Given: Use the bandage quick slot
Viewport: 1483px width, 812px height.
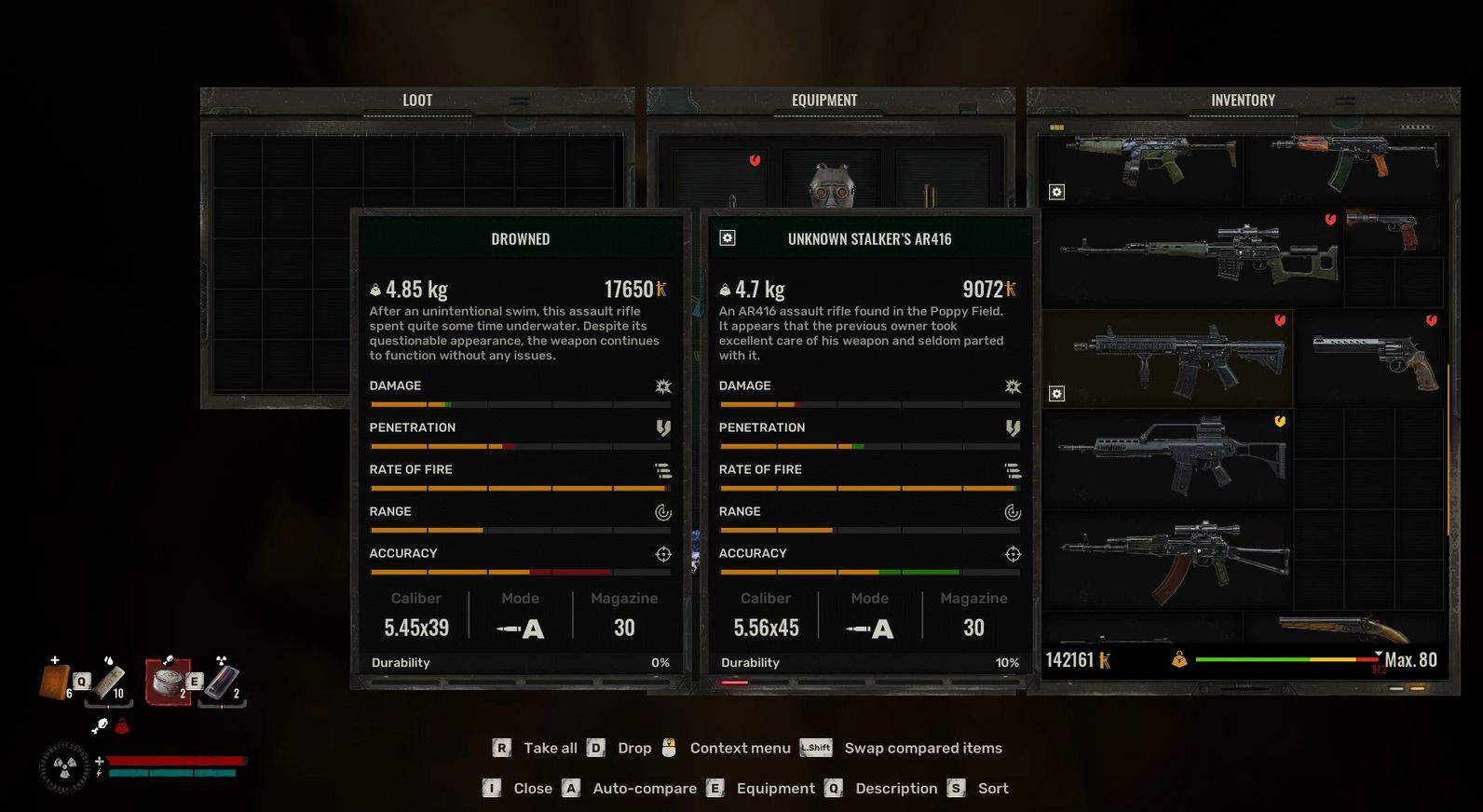Looking at the screenshot, I should click(x=109, y=680).
